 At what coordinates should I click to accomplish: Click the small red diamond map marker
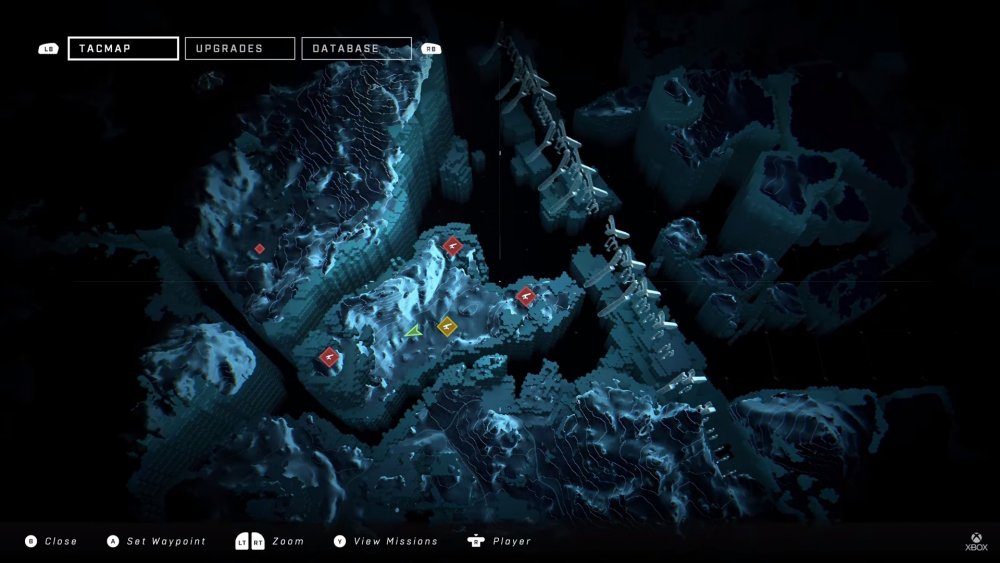click(x=259, y=248)
